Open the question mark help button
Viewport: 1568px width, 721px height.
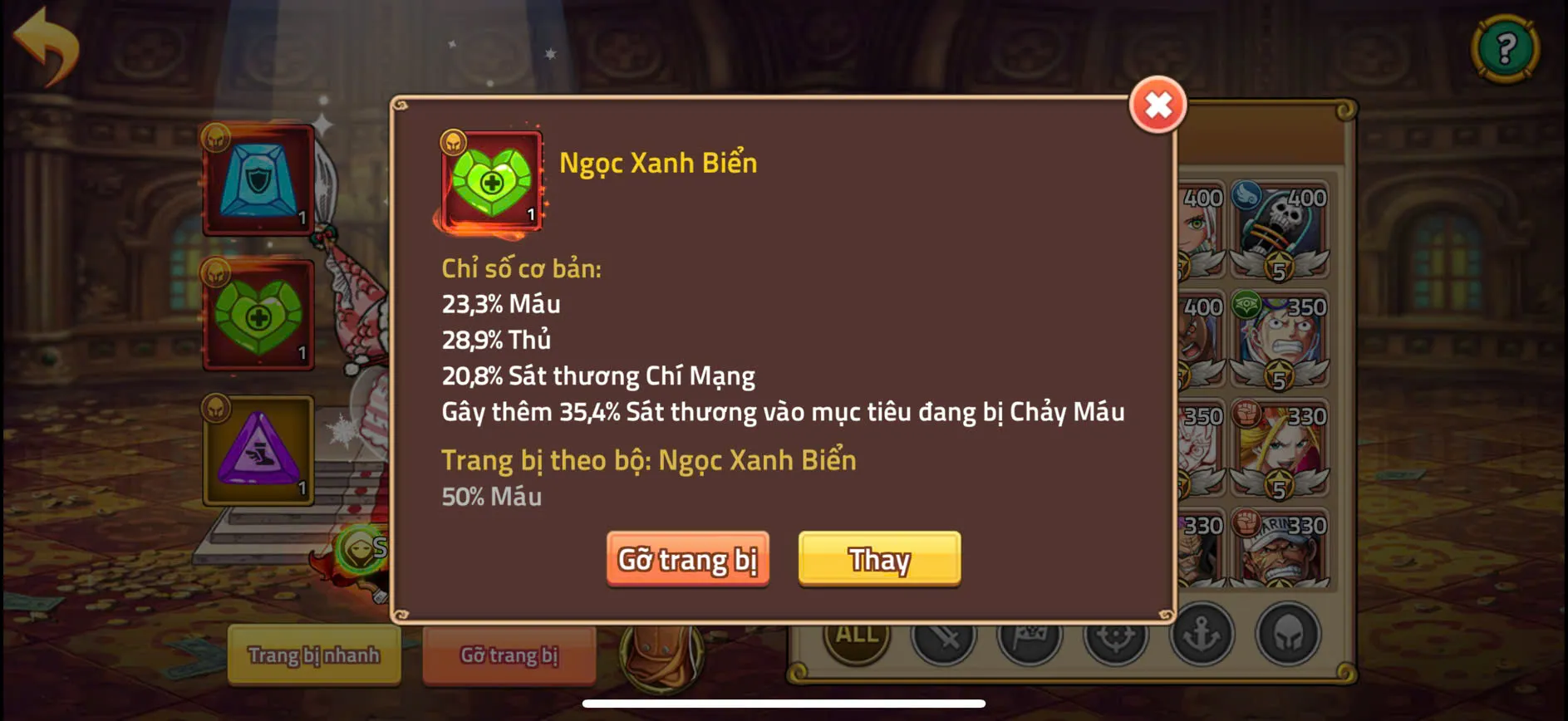pyautogui.click(x=1505, y=49)
